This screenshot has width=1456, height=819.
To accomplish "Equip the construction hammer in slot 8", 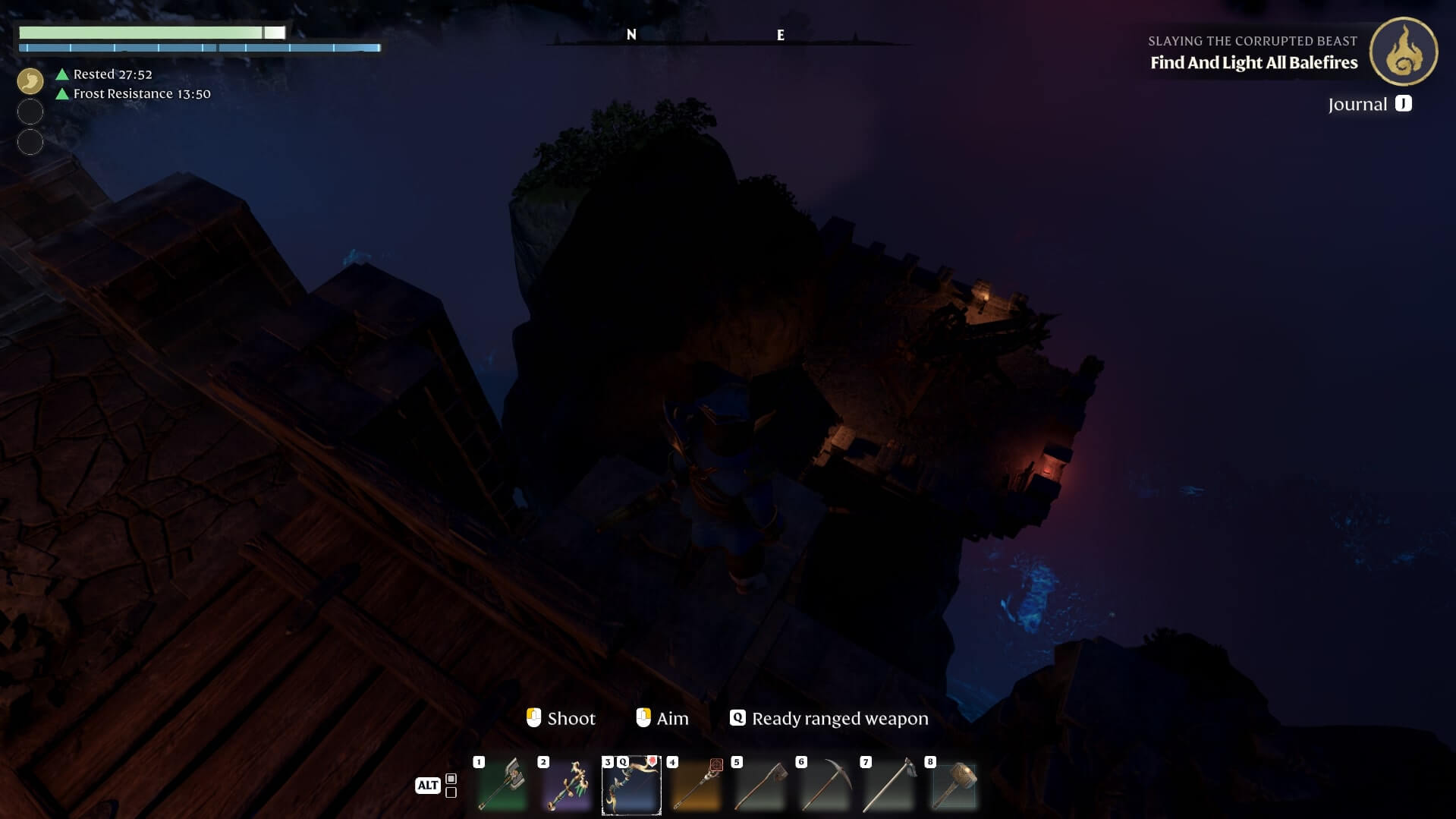I will pyautogui.click(x=954, y=785).
